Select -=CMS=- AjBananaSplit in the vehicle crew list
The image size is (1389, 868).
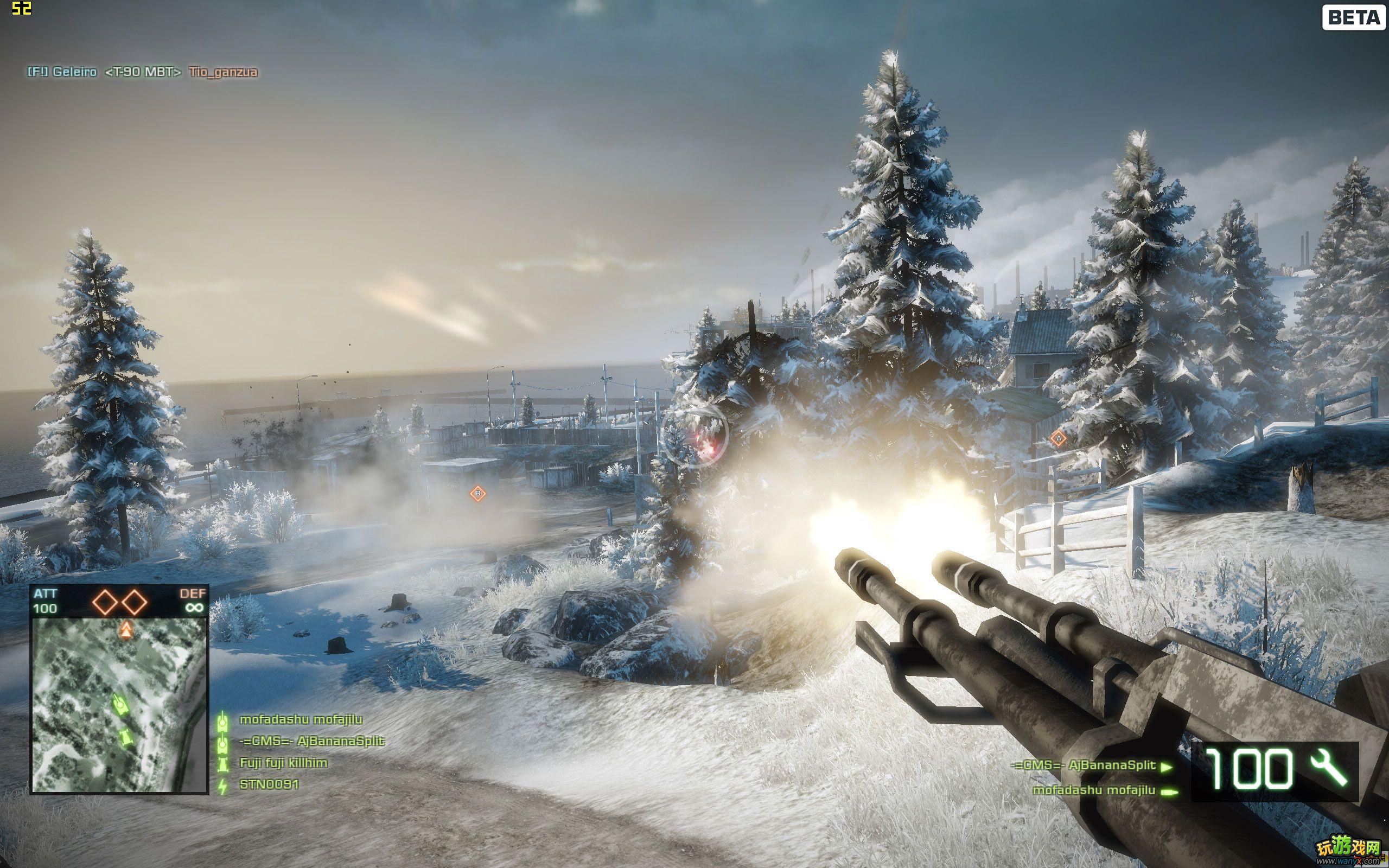tap(1082, 765)
